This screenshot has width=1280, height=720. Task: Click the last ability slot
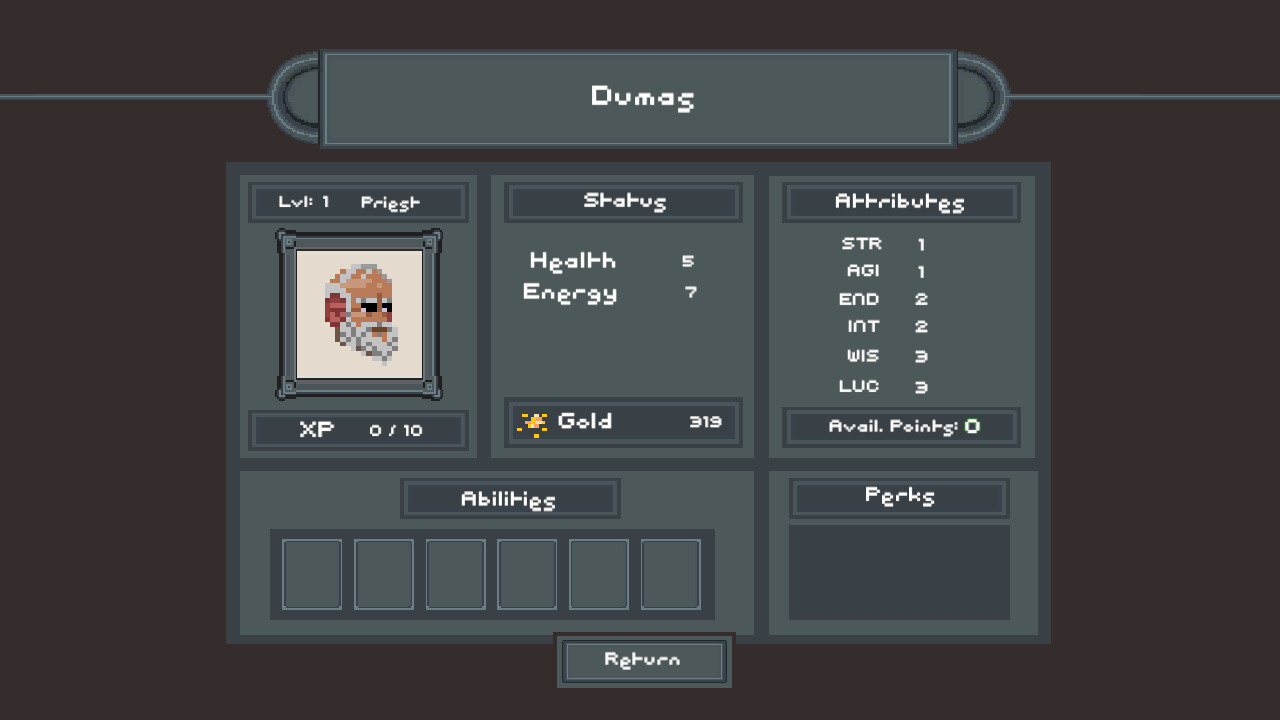tap(670, 574)
